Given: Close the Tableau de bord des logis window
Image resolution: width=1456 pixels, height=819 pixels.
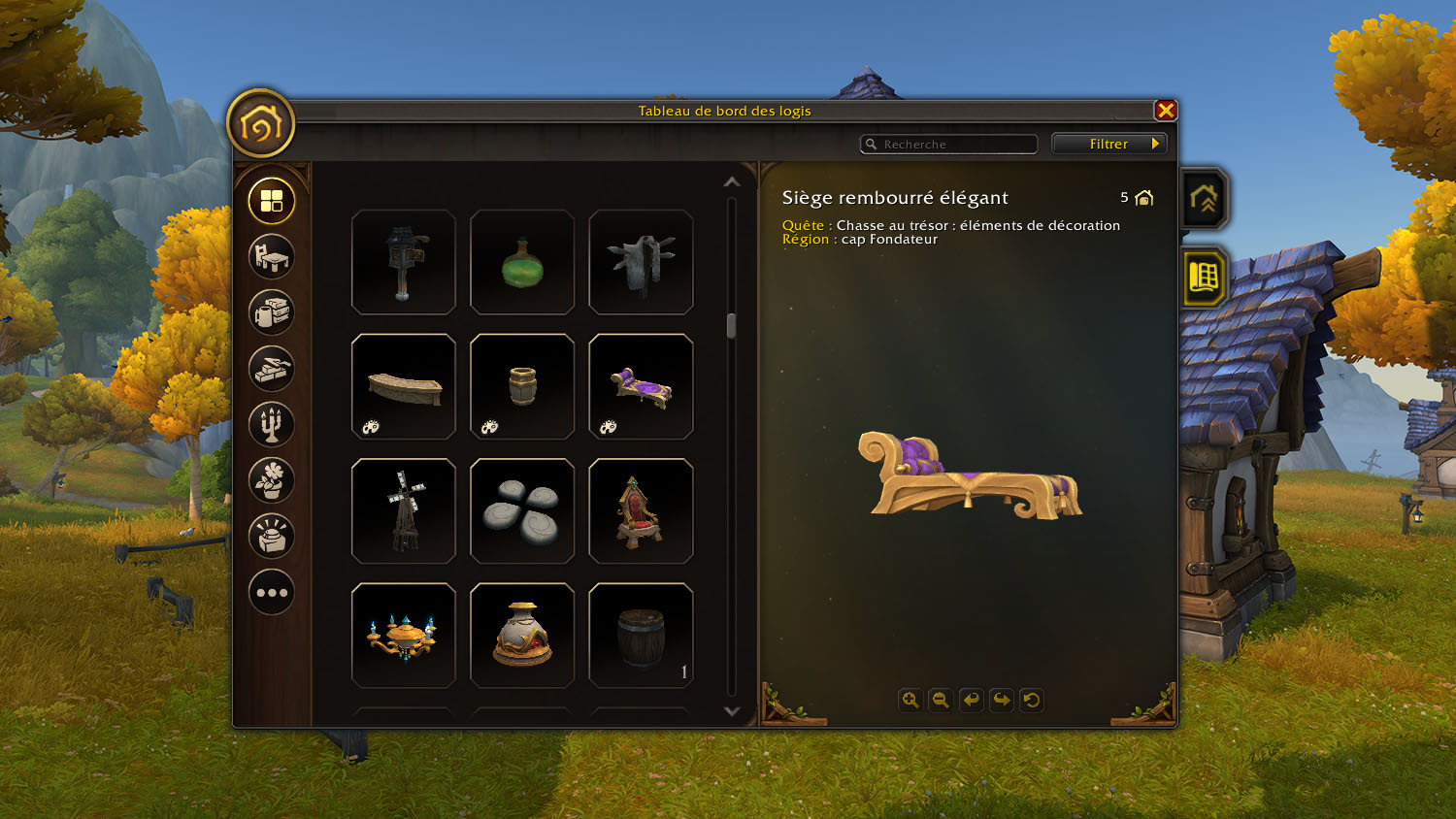Looking at the screenshot, I should tap(1166, 111).
